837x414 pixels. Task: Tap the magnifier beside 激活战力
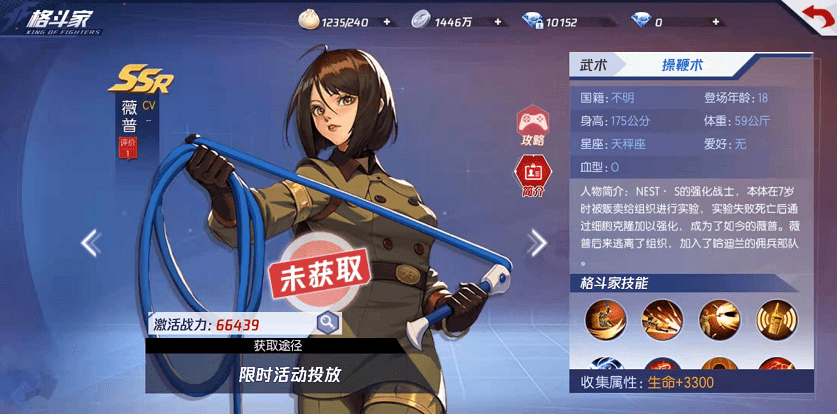pos(326,322)
